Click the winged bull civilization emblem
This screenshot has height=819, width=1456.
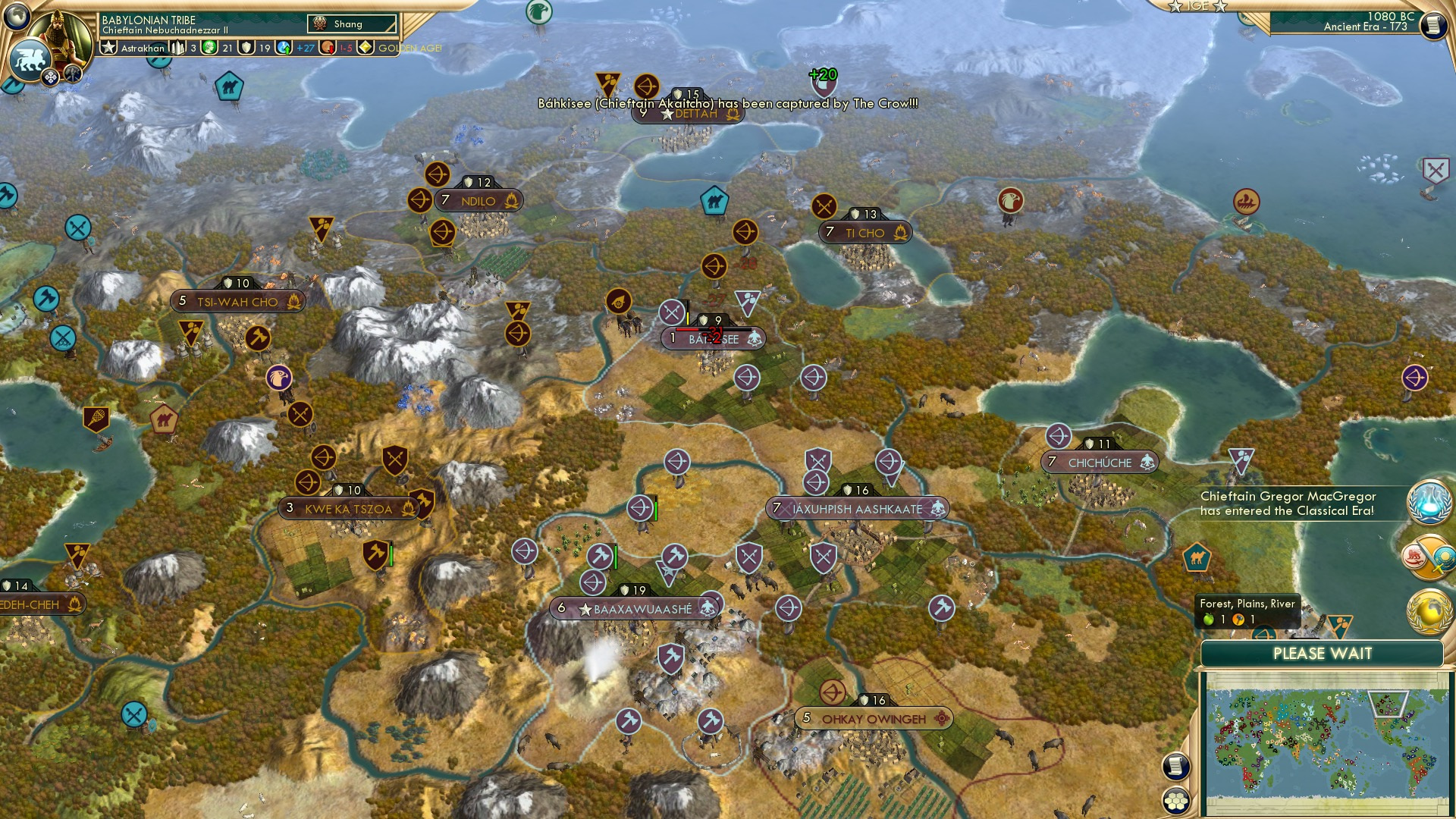[x=29, y=59]
